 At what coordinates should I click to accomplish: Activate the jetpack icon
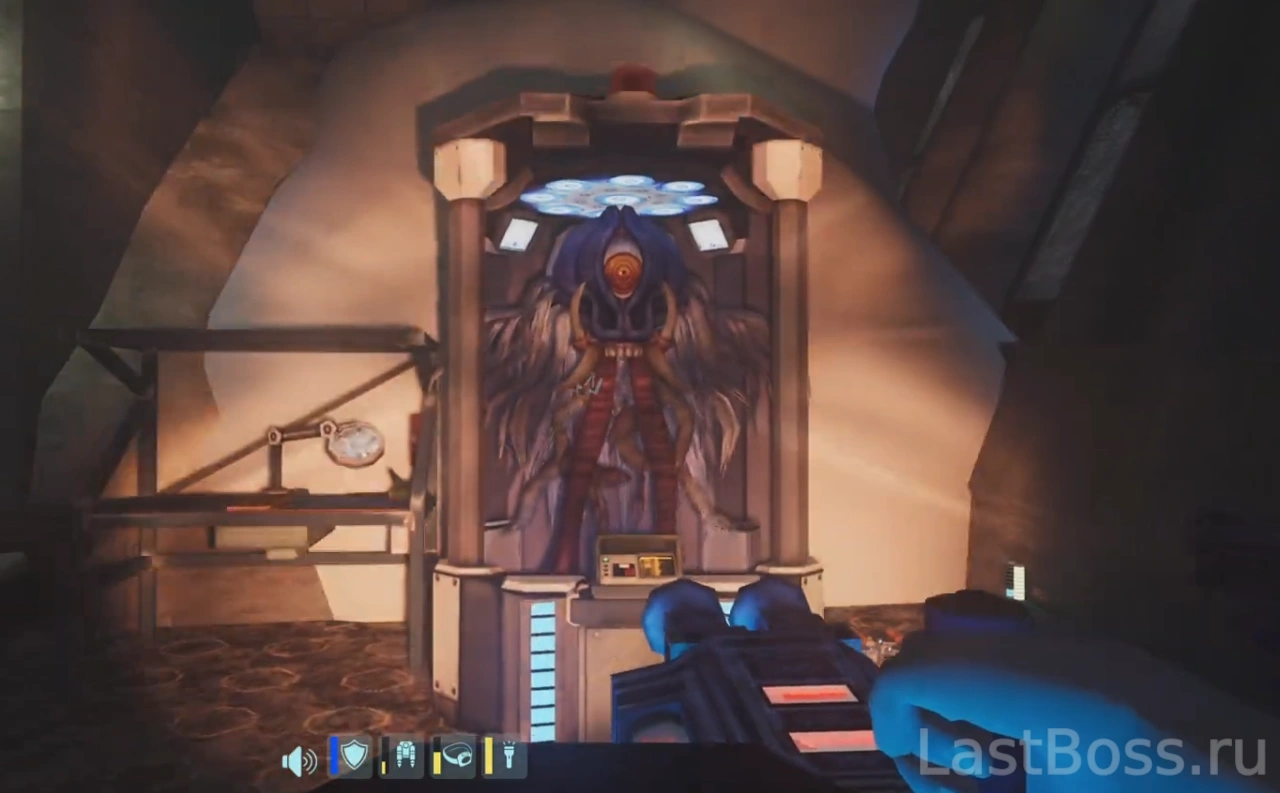click(x=405, y=757)
